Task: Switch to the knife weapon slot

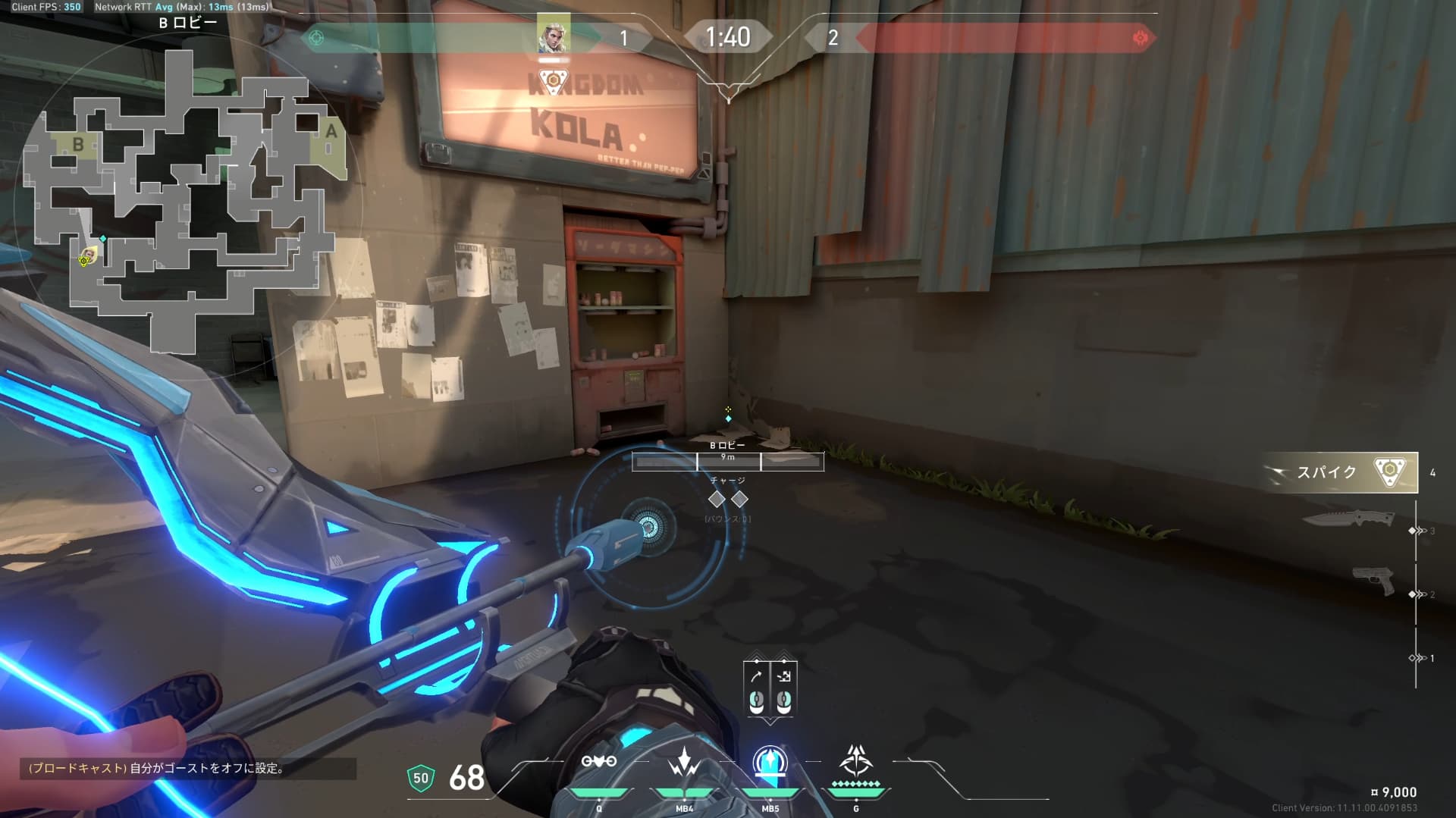Action: (x=1348, y=519)
